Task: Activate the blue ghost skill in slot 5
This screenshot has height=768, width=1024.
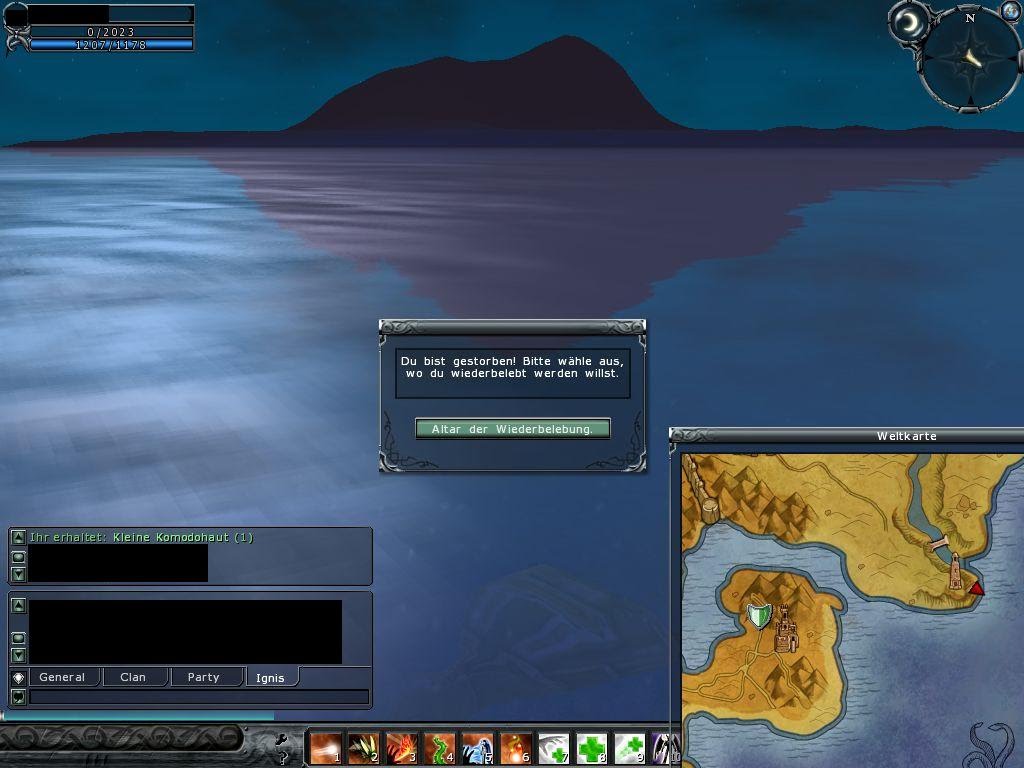Action: pyautogui.click(x=477, y=748)
